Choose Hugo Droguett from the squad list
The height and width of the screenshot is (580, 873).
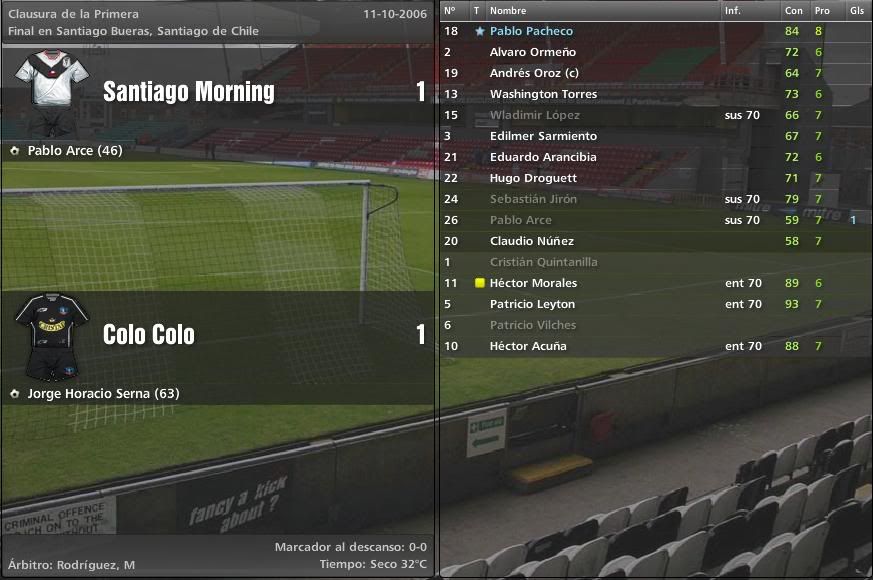click(x=533, y=178)
